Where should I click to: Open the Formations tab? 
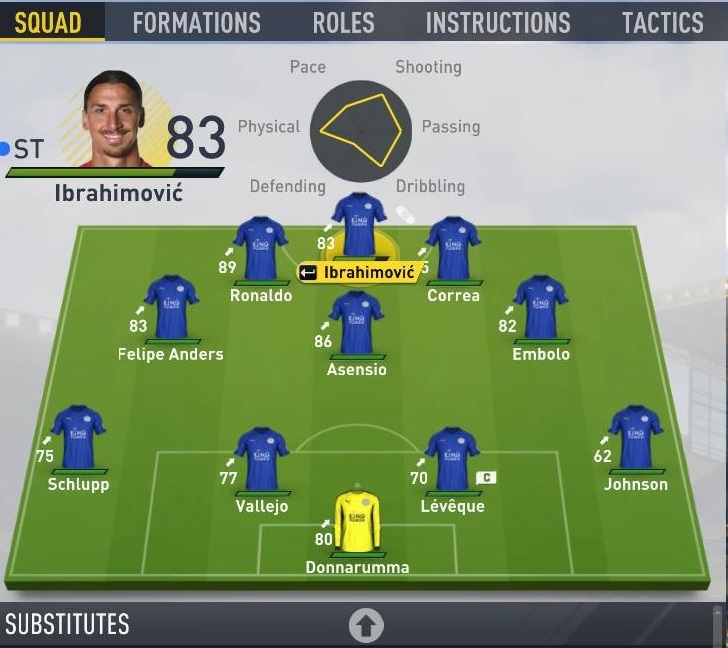[196, 22]
